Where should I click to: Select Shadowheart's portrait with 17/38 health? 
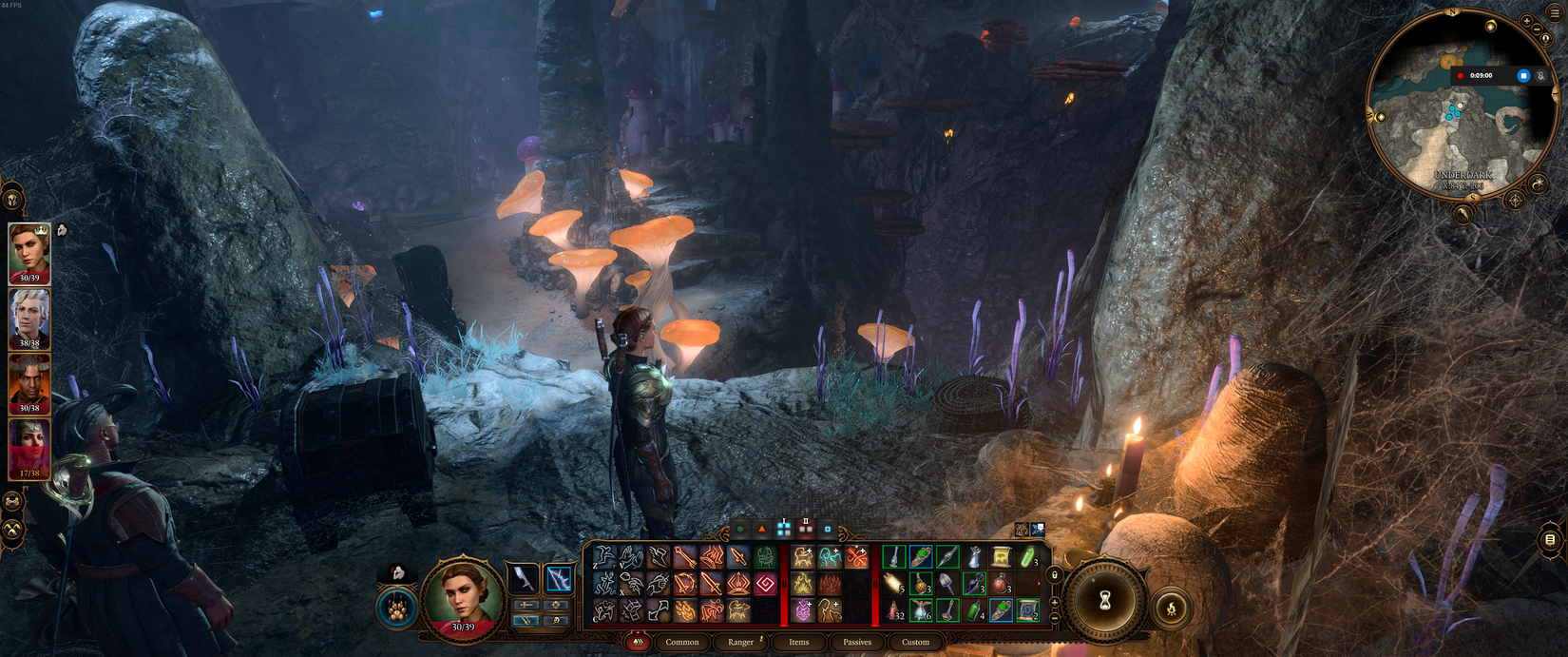point(29,449)
